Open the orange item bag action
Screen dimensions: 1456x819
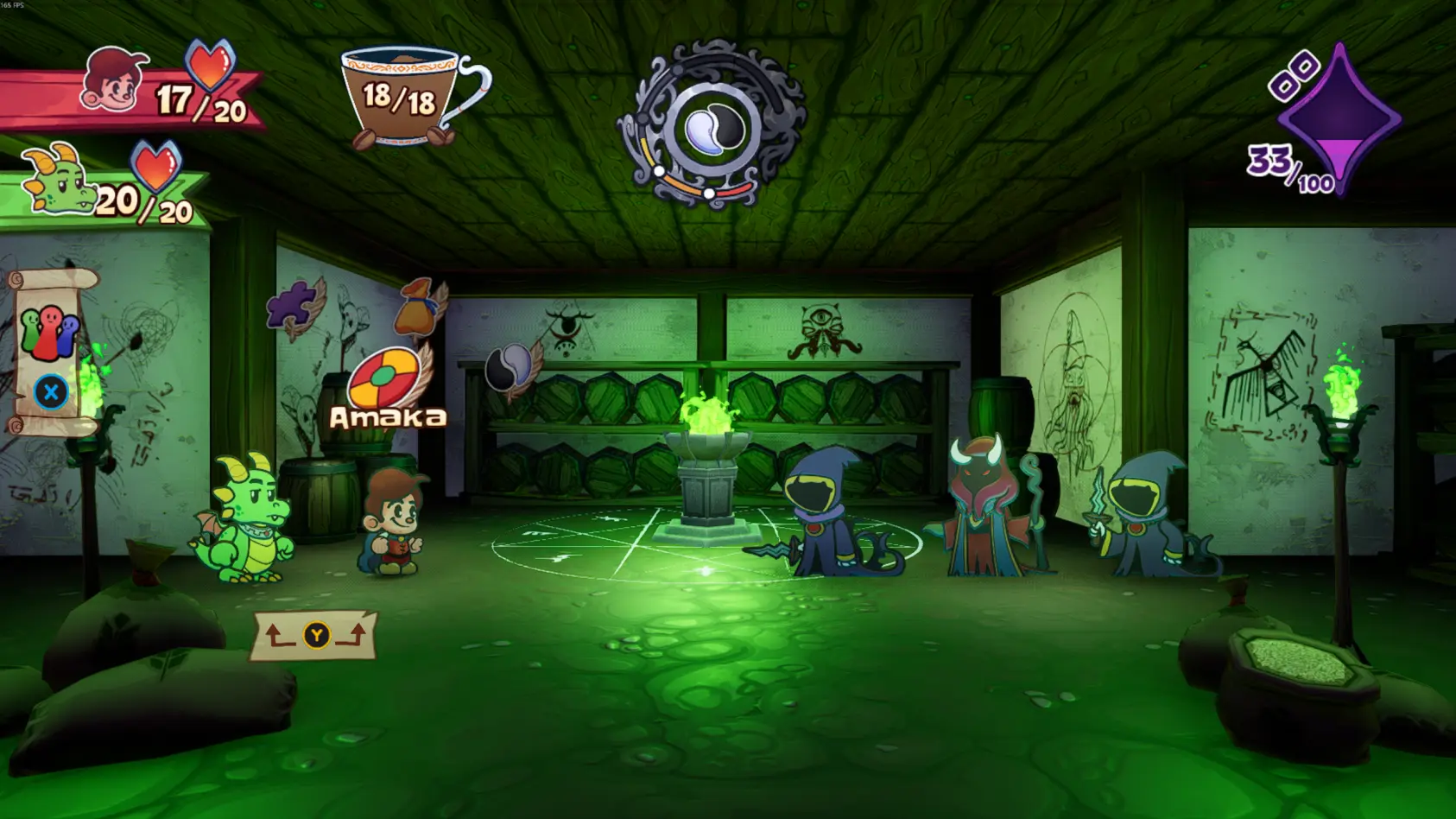tap(417, 308)
